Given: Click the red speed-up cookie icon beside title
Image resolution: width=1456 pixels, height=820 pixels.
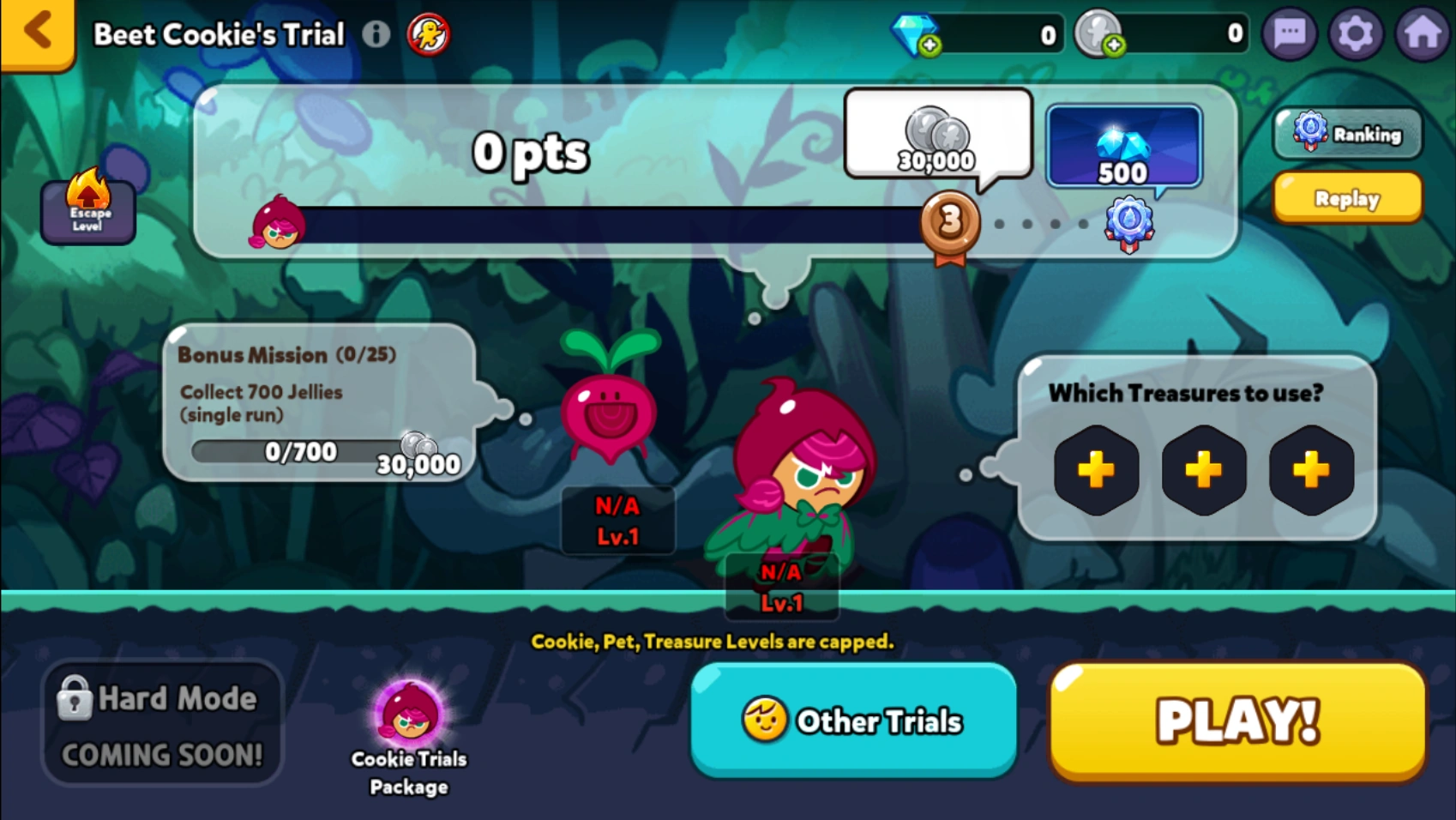Looking at the screenshot, I should pyautogui.click(x=429, y=34).
